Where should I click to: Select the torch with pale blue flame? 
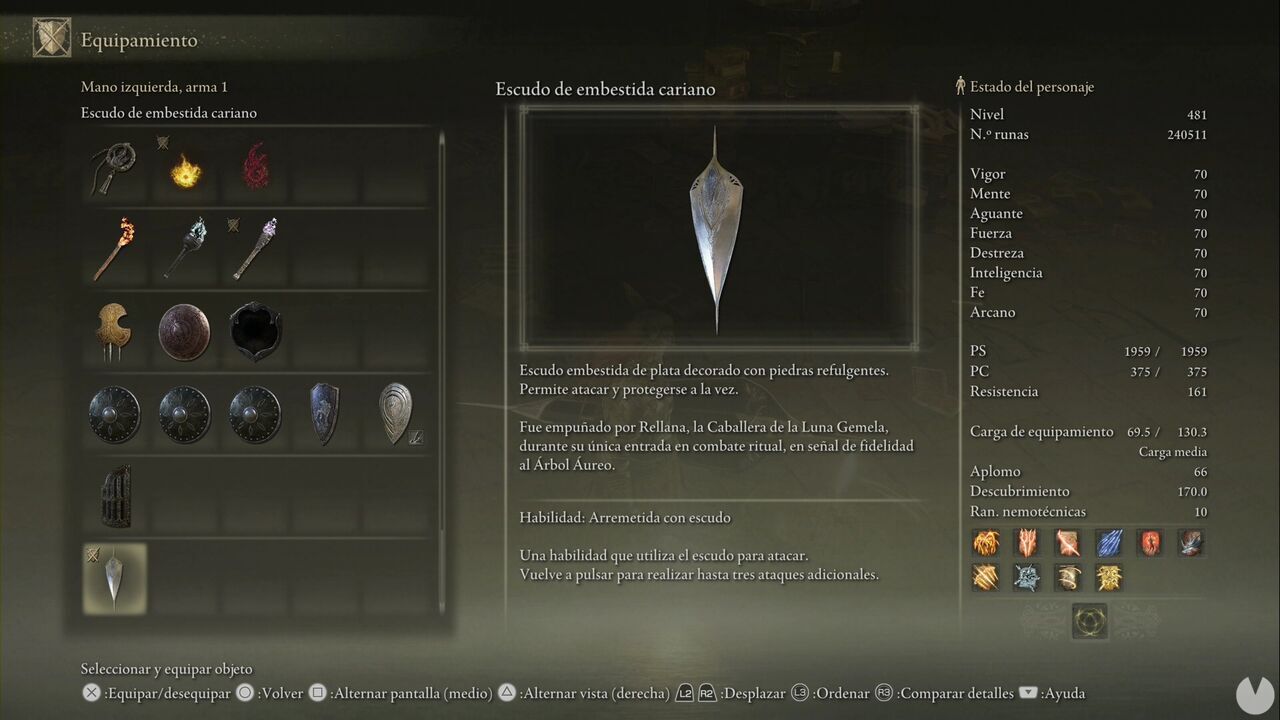tap(185, 249)
